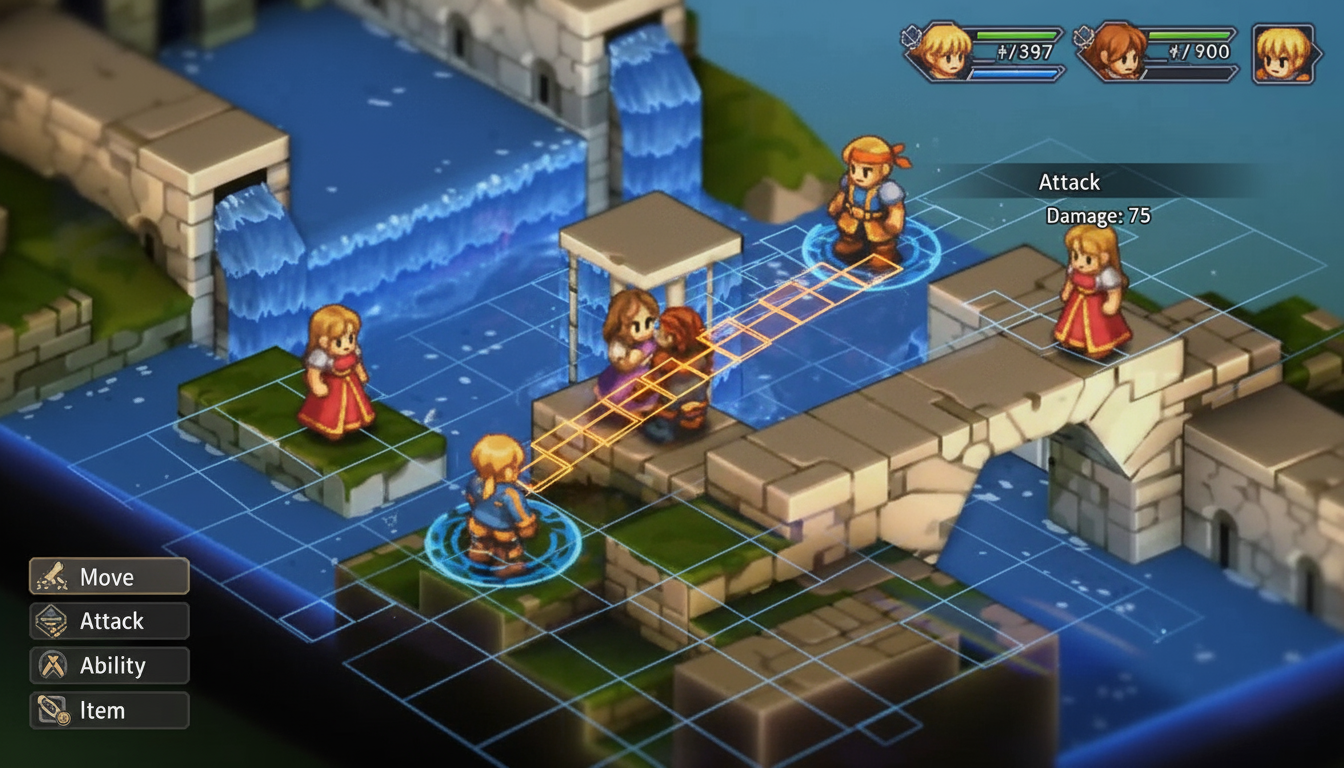This screenshot has height=768, width=1344.
Task: Select the active unit standing in the water
Action: click(497, 500)
